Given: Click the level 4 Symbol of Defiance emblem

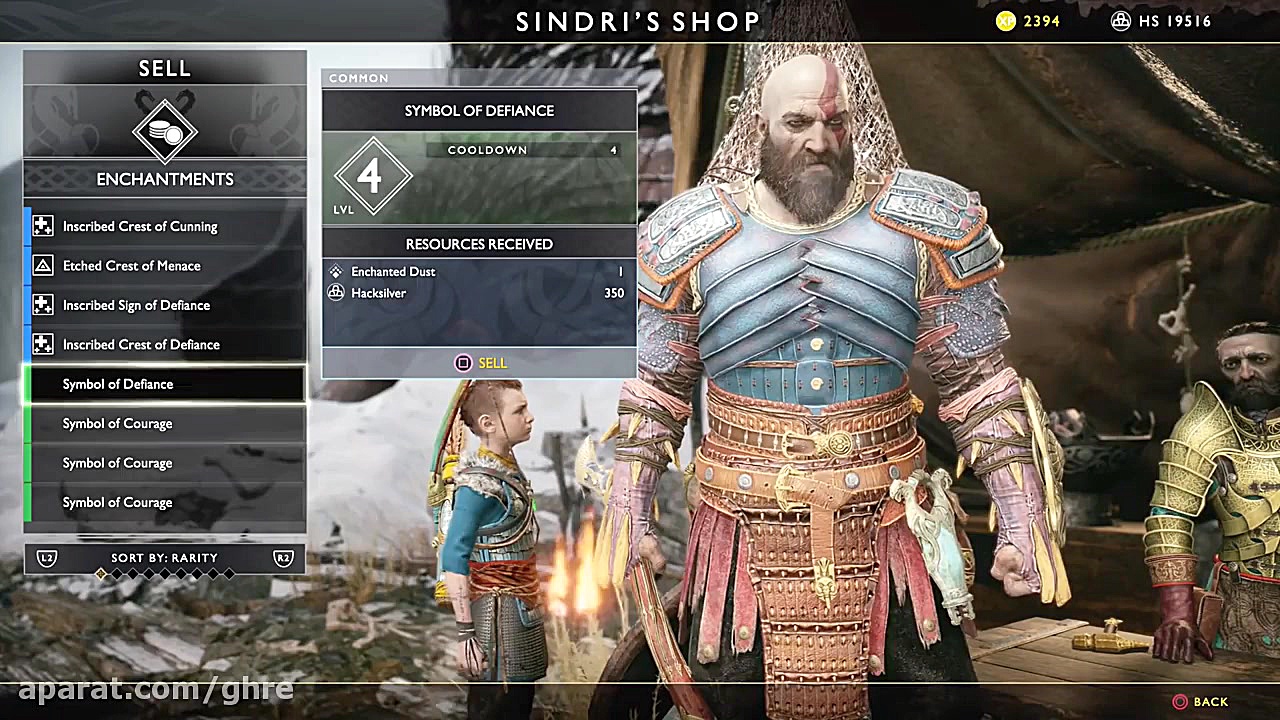Looking at the screenshot, I should click(x=372, y=175).
